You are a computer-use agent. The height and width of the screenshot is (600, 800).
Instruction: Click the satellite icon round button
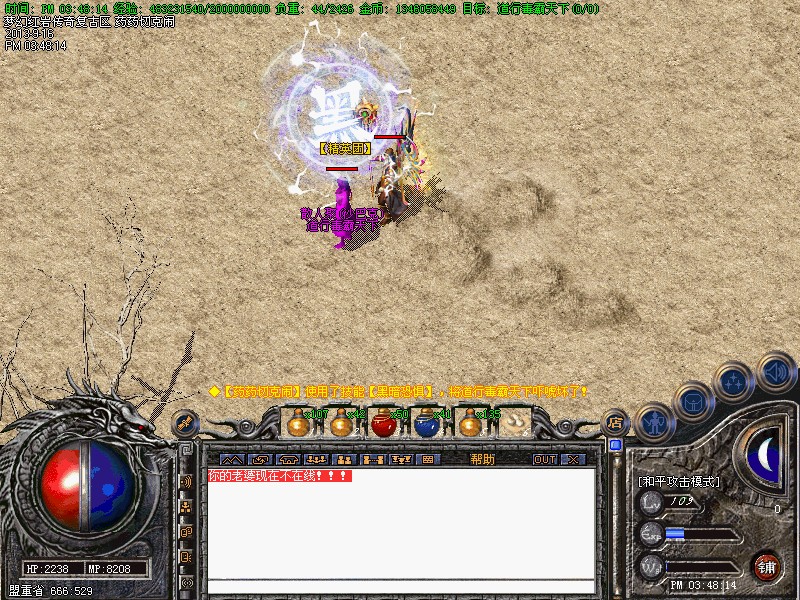point(185,424)
